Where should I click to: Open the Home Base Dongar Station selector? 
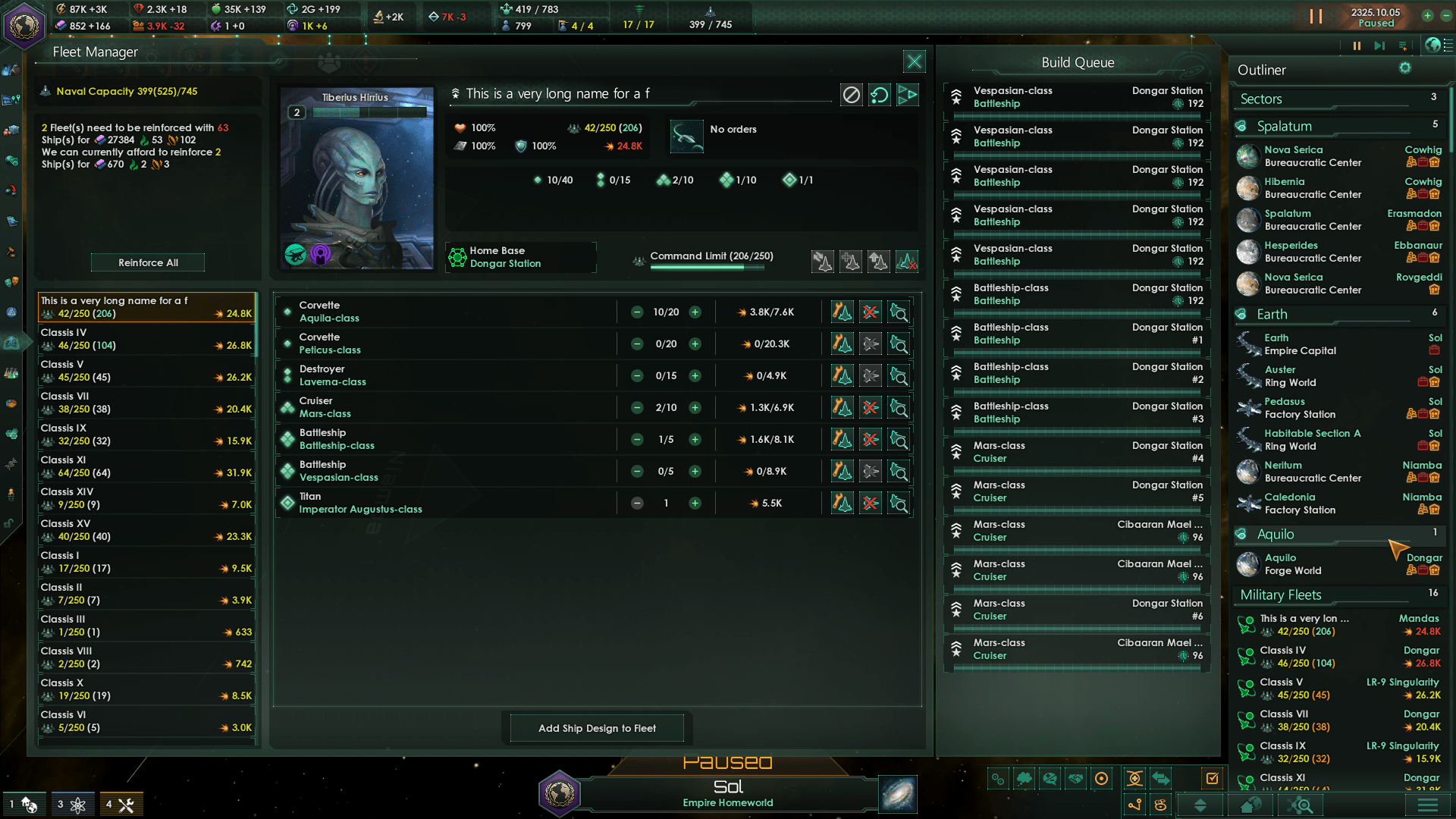[x=521, y=257]
